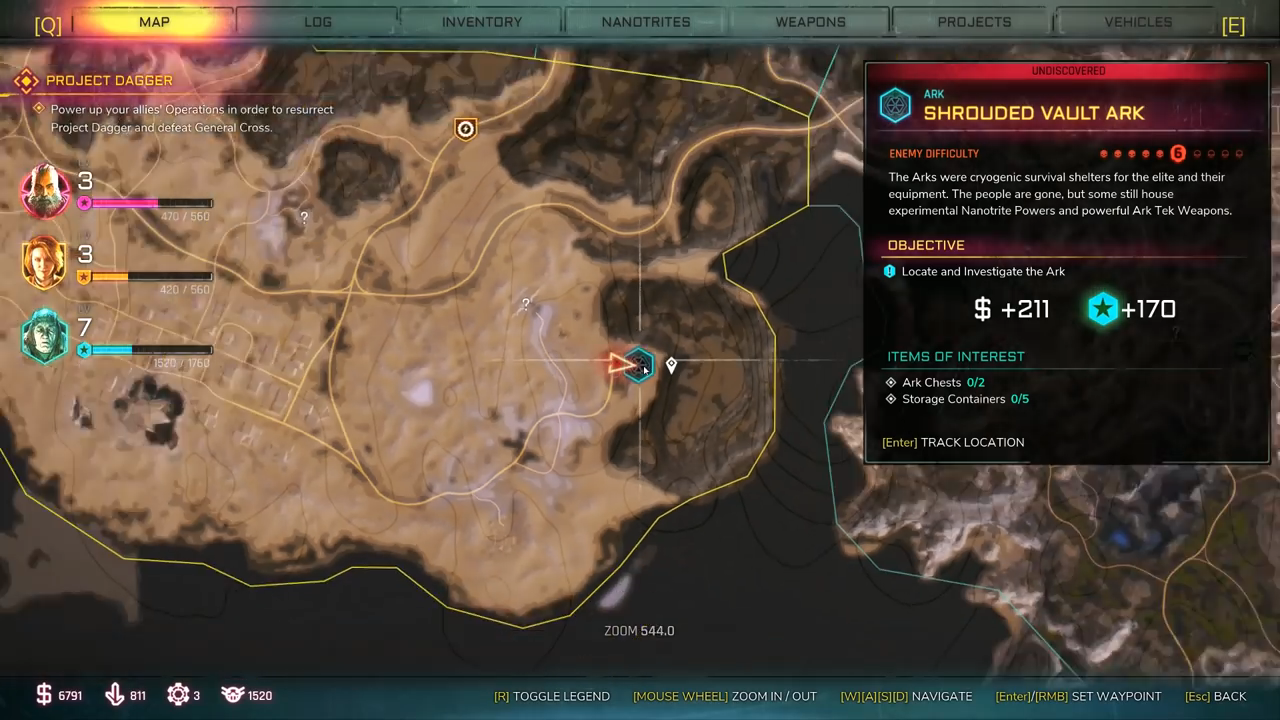This screenshot has height=720, width=1280.
Task: Select the orange shield marker on the map
Action: [465, 129]
